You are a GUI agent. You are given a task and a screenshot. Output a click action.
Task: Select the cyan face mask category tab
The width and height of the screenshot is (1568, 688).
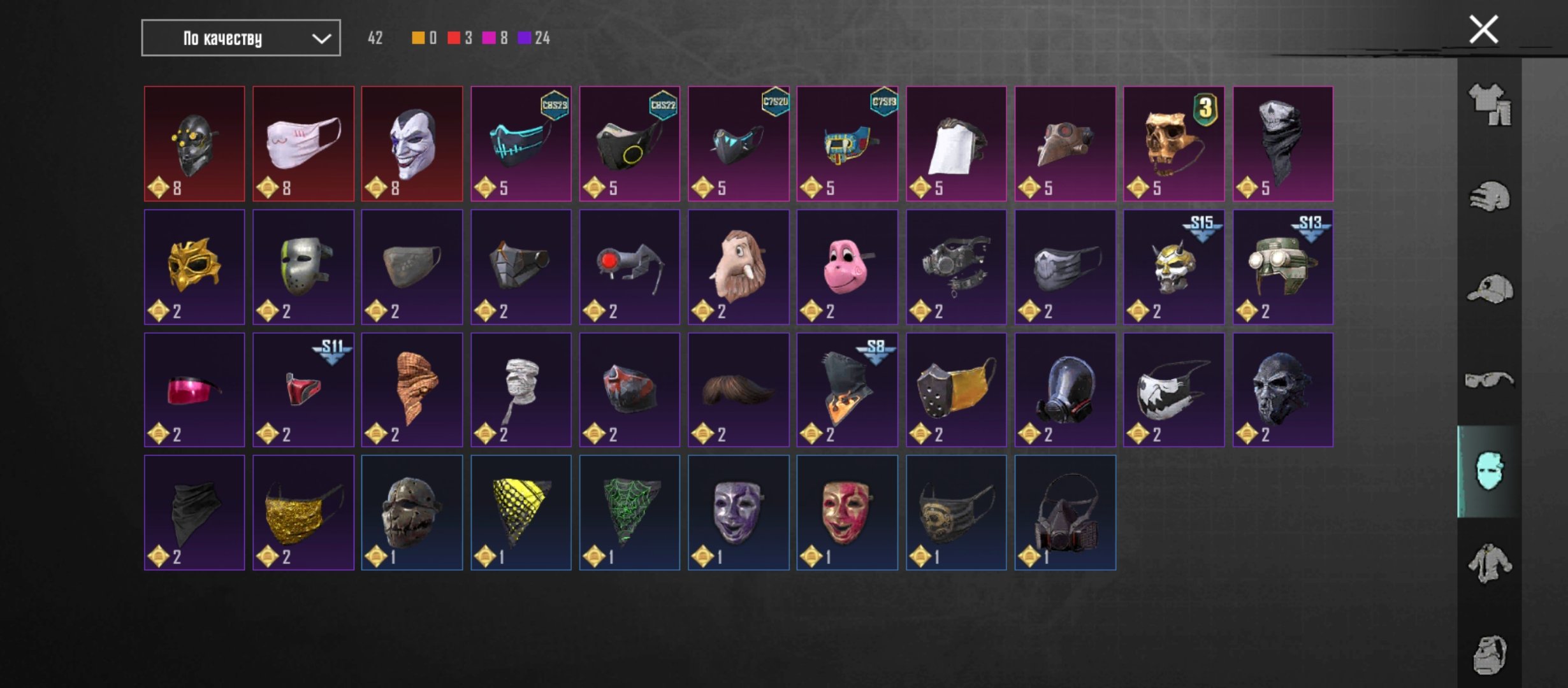click(x=1490, y=471)
